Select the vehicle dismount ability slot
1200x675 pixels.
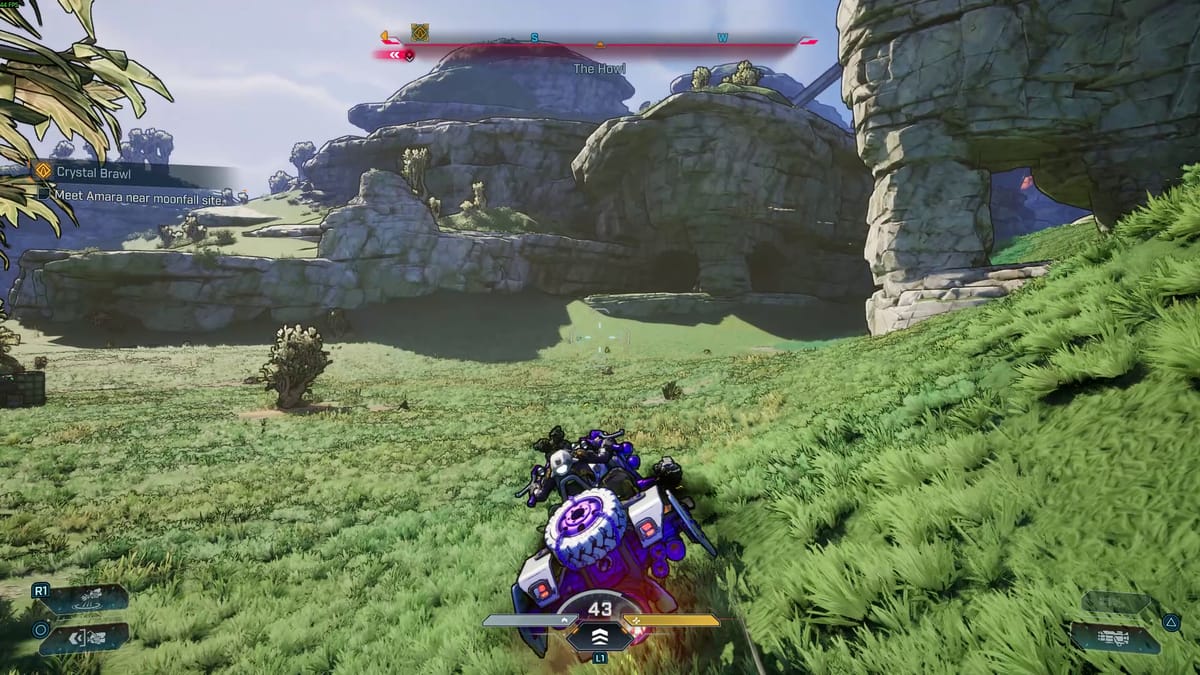84,637
